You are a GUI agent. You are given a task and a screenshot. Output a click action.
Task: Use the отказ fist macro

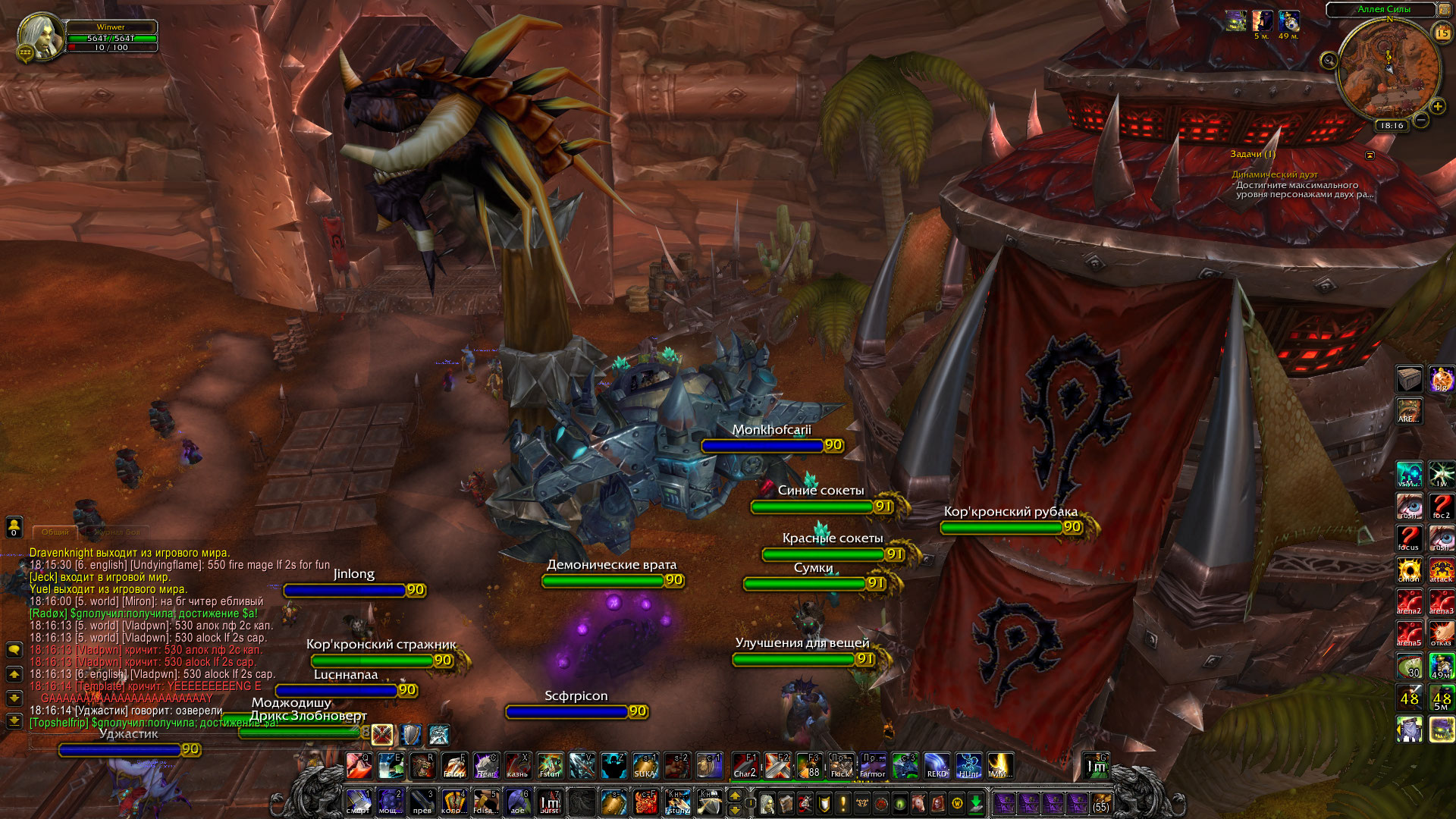[x=1441, y=633]
